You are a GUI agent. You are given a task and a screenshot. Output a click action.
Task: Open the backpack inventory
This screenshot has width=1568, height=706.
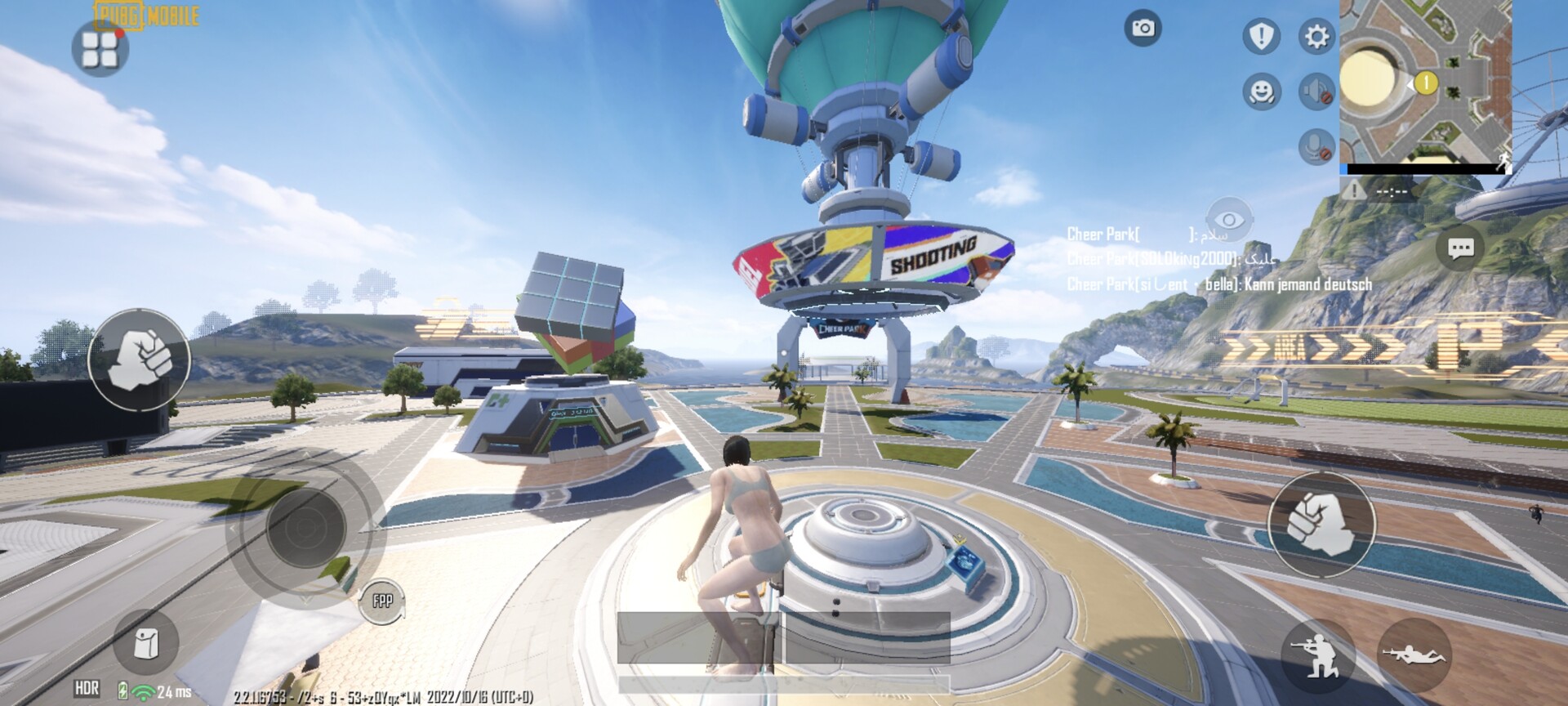click(x=146, y=644)
